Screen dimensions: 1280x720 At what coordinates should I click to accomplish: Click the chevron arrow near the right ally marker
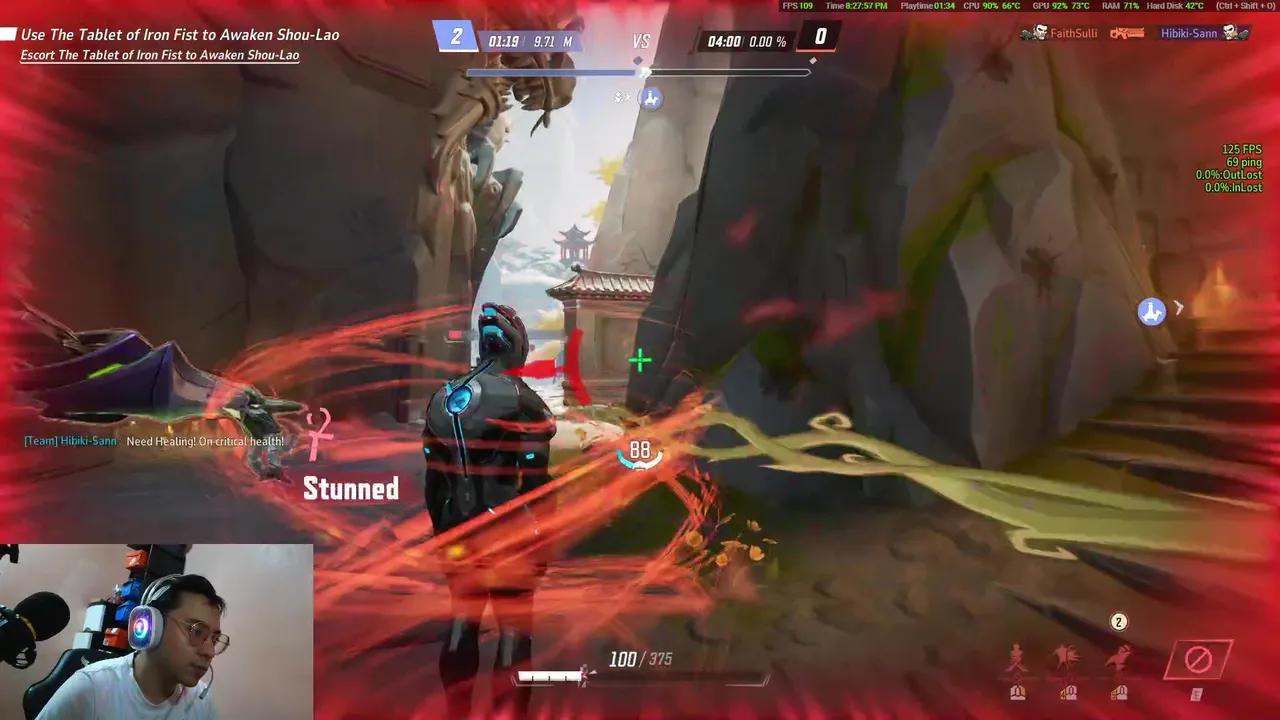pos(1179,308)
